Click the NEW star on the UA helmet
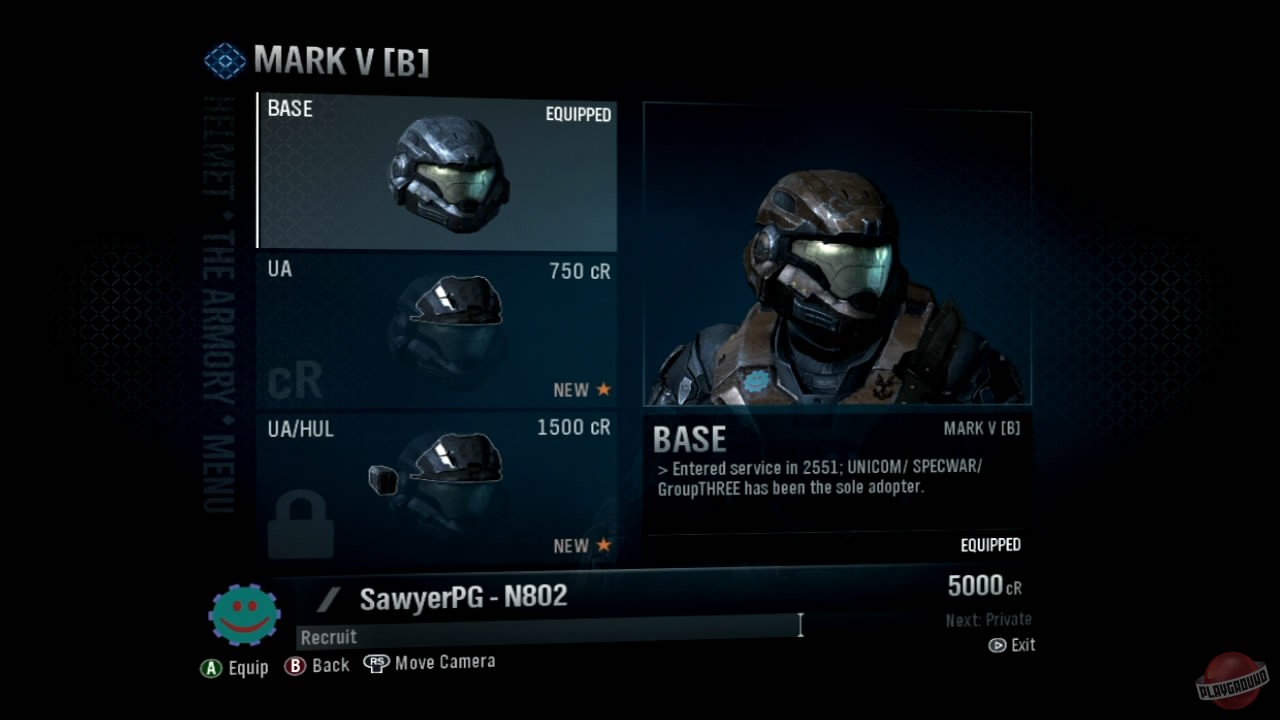This screenshot has width=1280, height=720. [x=605, y=390]
